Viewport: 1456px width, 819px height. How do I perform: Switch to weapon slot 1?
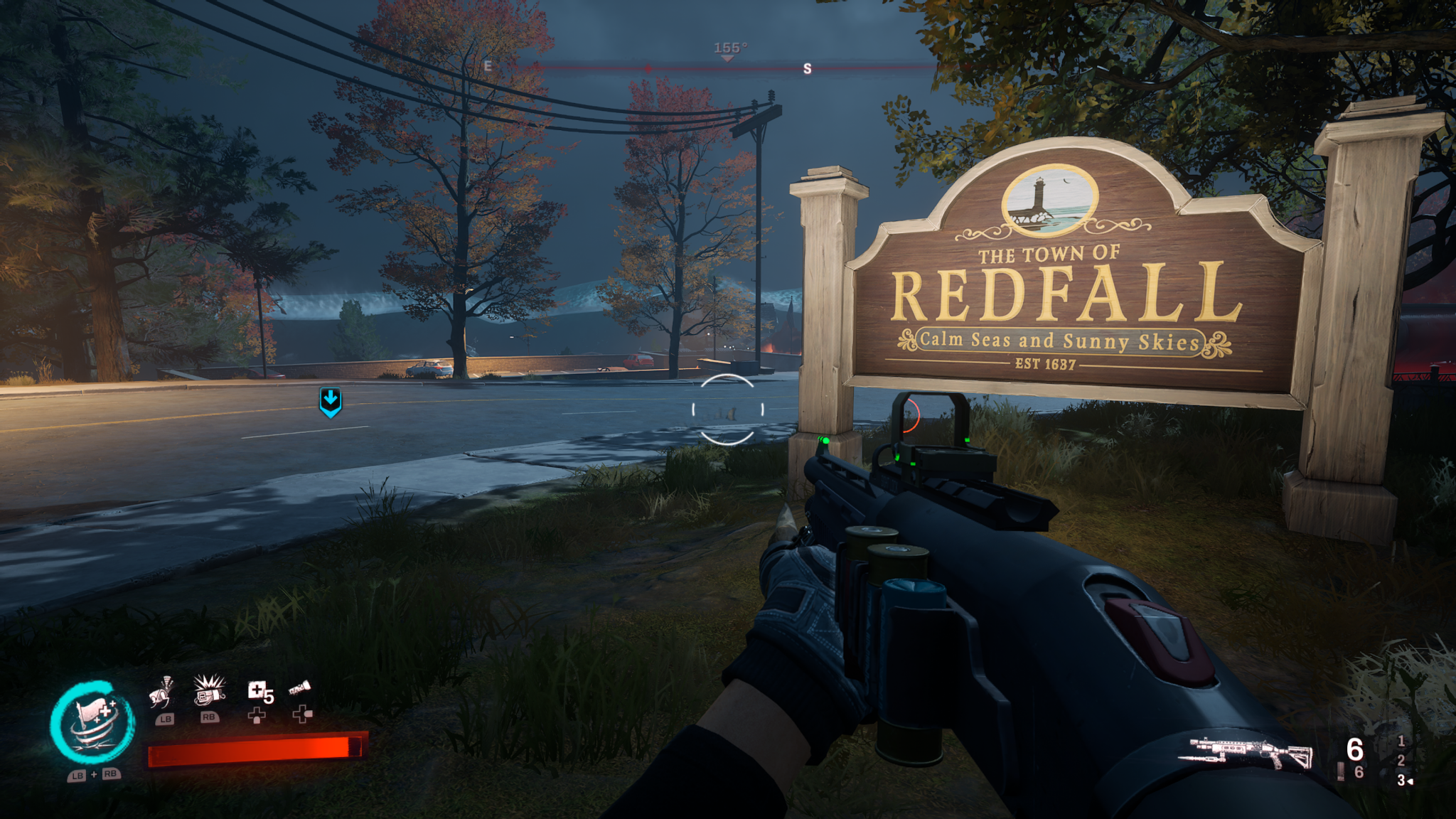coord(1401,741)
